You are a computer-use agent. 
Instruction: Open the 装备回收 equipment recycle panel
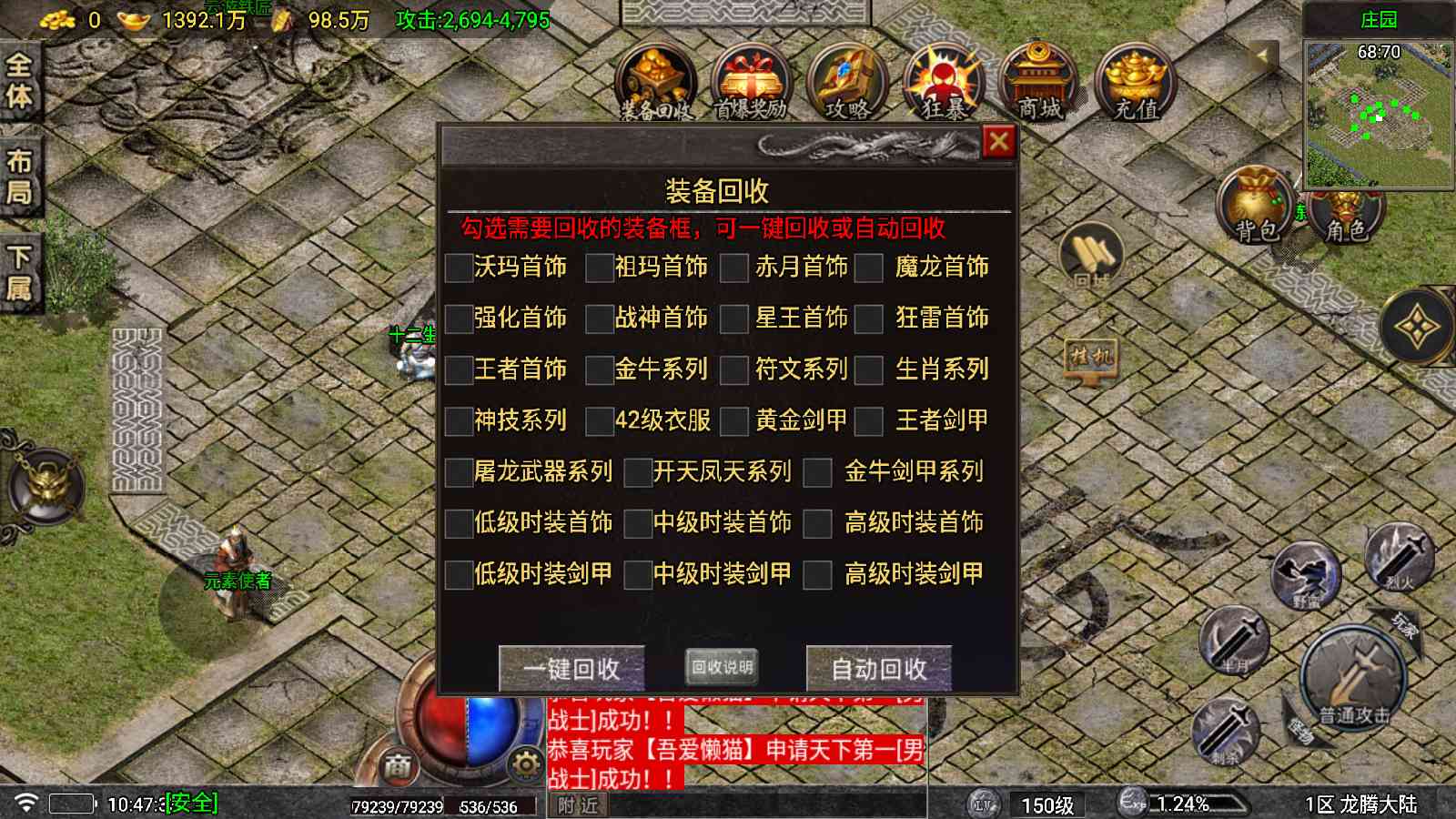click(657, 82)
